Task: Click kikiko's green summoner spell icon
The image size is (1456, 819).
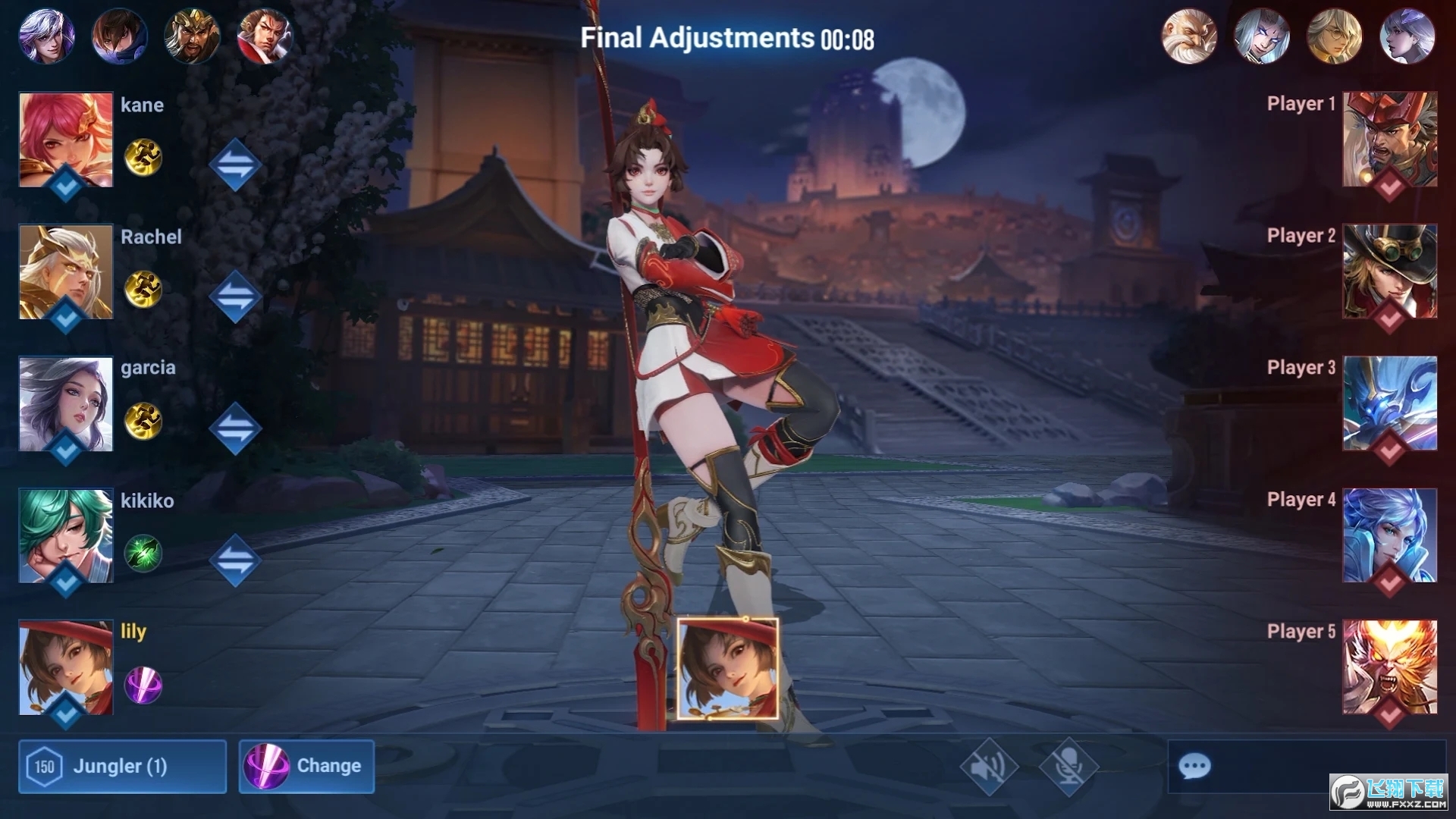Action: pyautogui.click(x=143, y=553)
